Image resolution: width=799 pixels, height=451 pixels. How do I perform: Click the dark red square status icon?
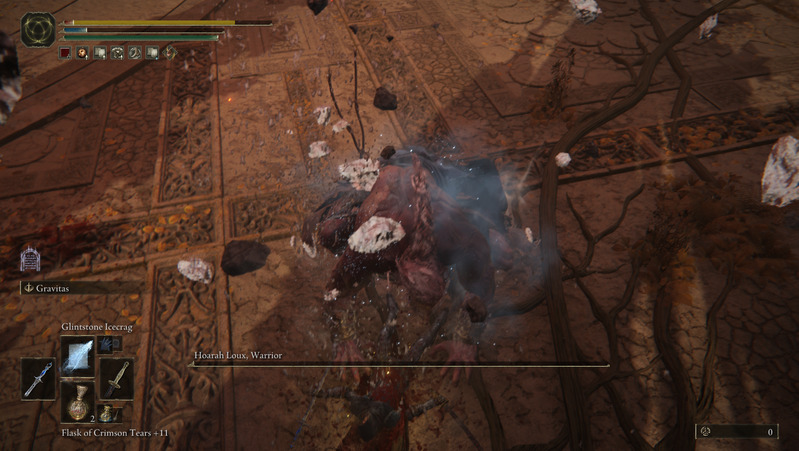[x=65, y=52]
